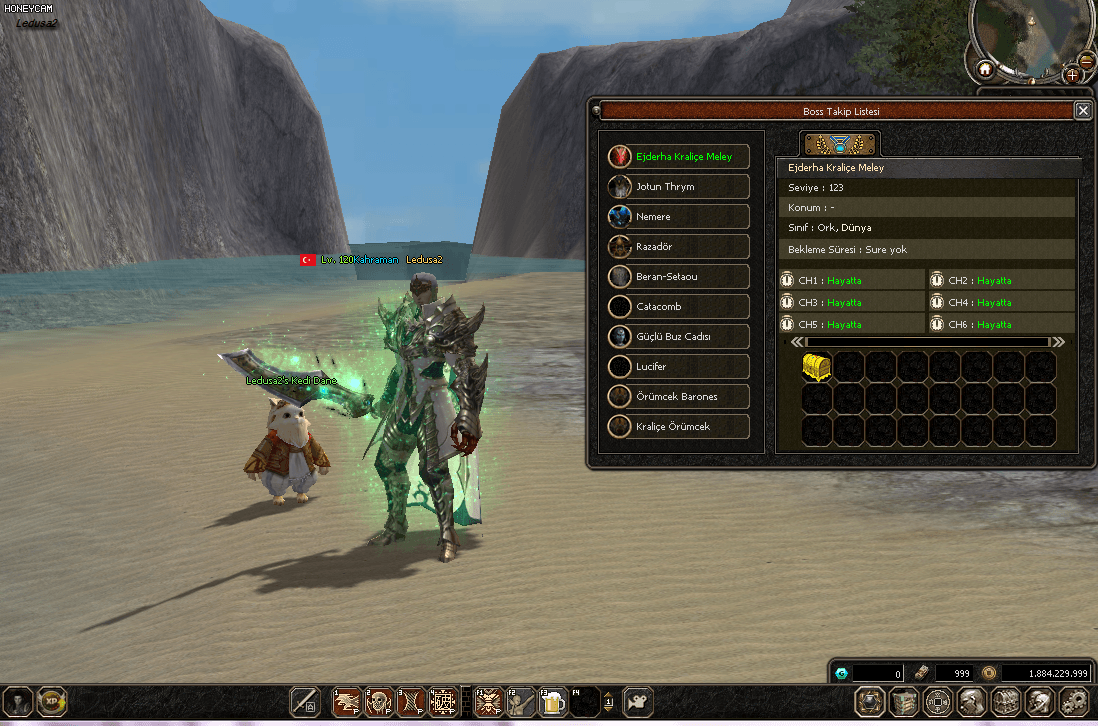
Task: Select Ejderha Kraliçe Meley in the boss list
Action: click(x=679, y=157)
